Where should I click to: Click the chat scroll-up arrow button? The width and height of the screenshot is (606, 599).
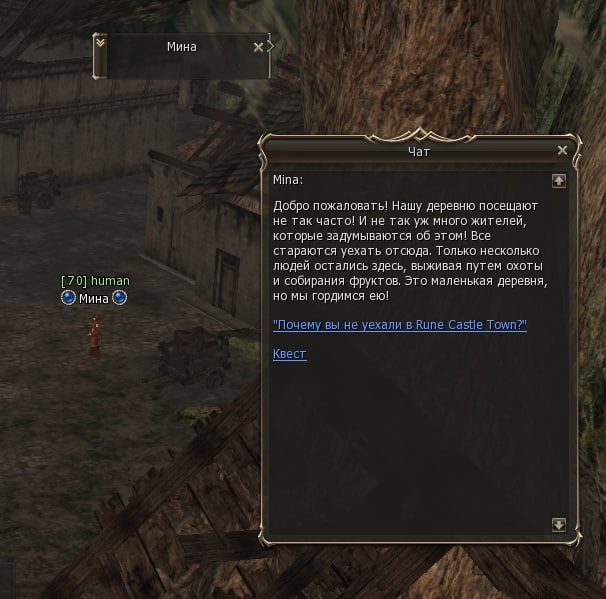click(x=558, y=181)
